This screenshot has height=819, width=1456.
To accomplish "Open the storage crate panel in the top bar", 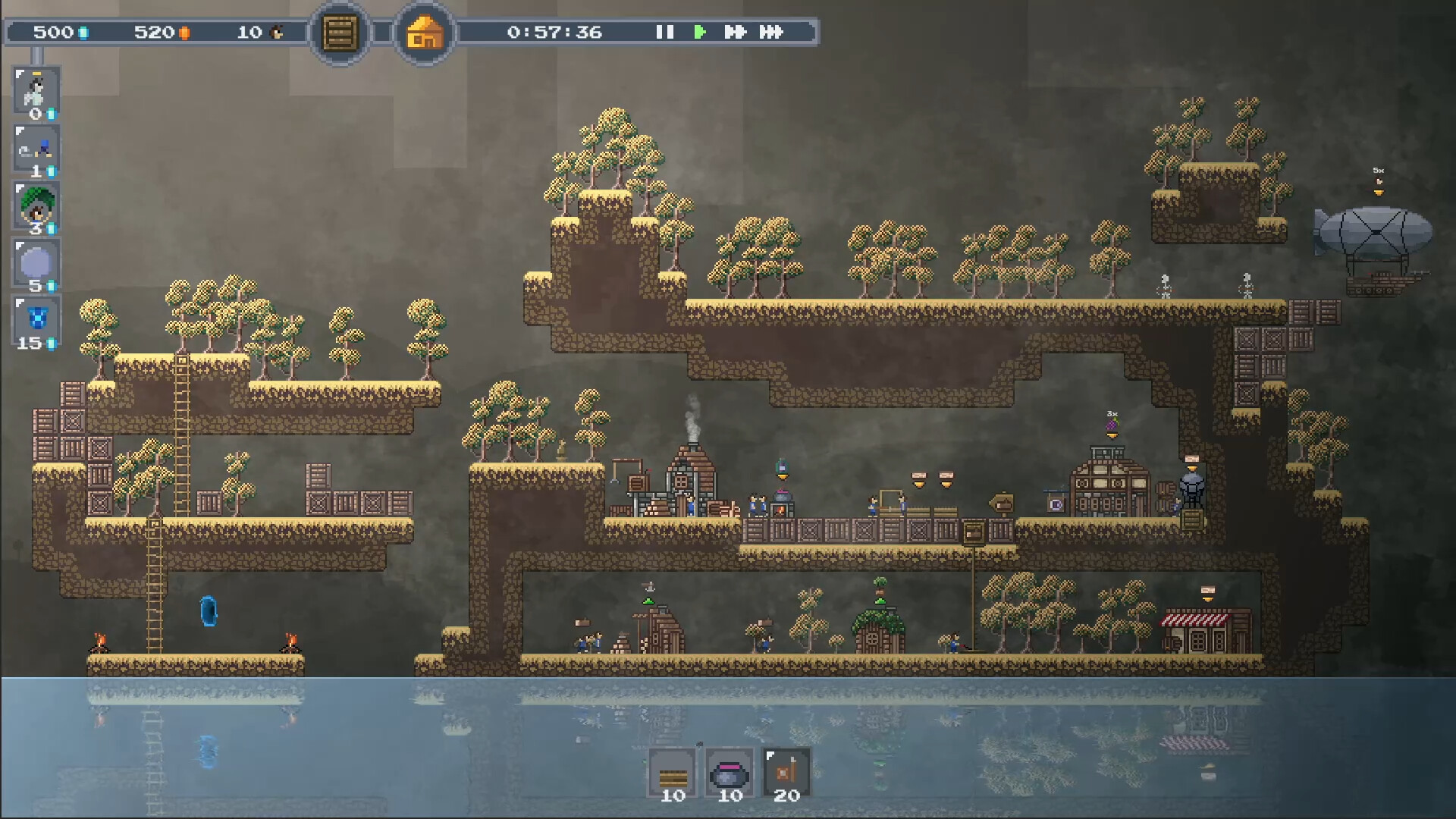I will click(x=340, y=33).
